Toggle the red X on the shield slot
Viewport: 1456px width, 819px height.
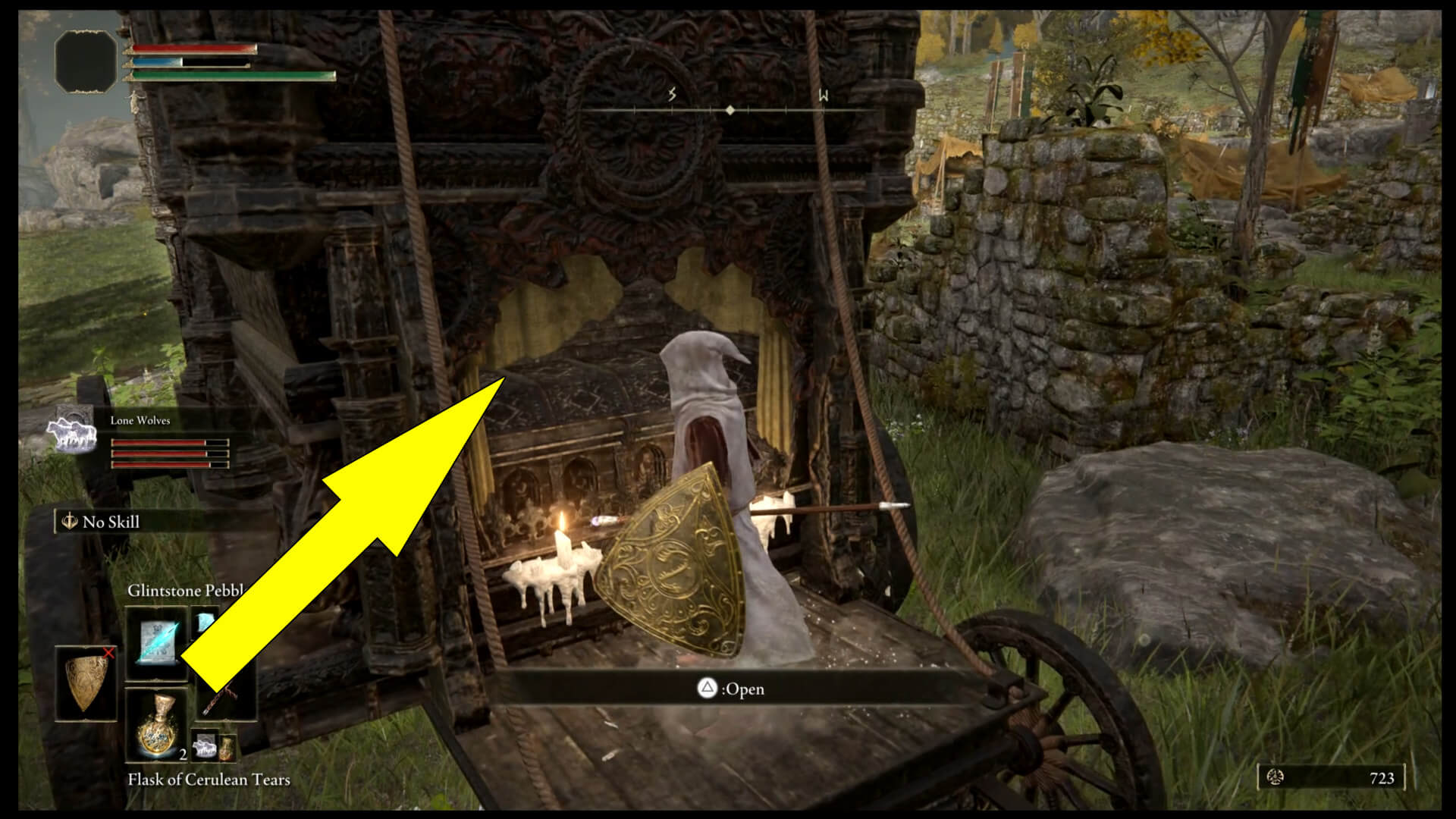click(108, 654)
